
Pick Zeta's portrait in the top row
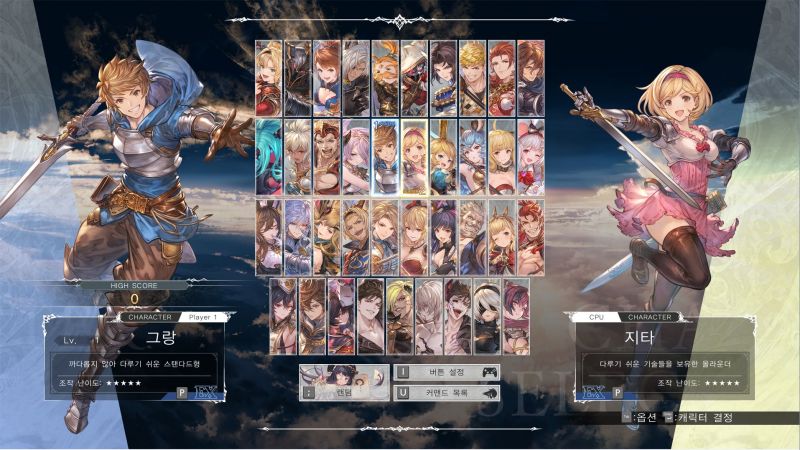pos(270,77)
